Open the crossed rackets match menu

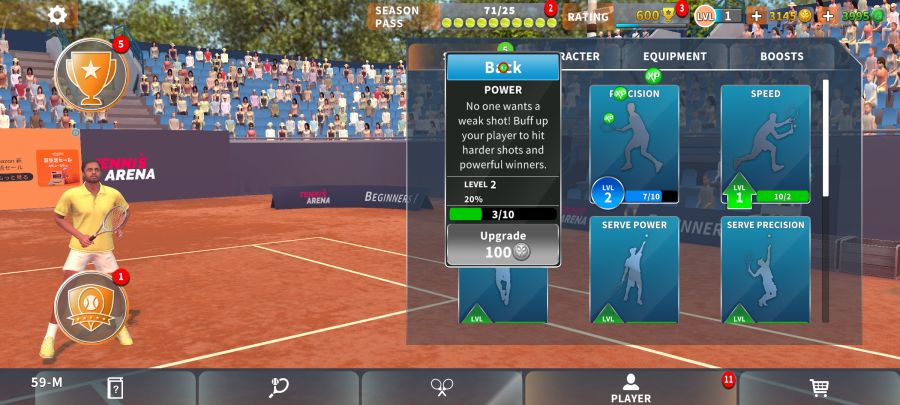[x=442, y=388]
